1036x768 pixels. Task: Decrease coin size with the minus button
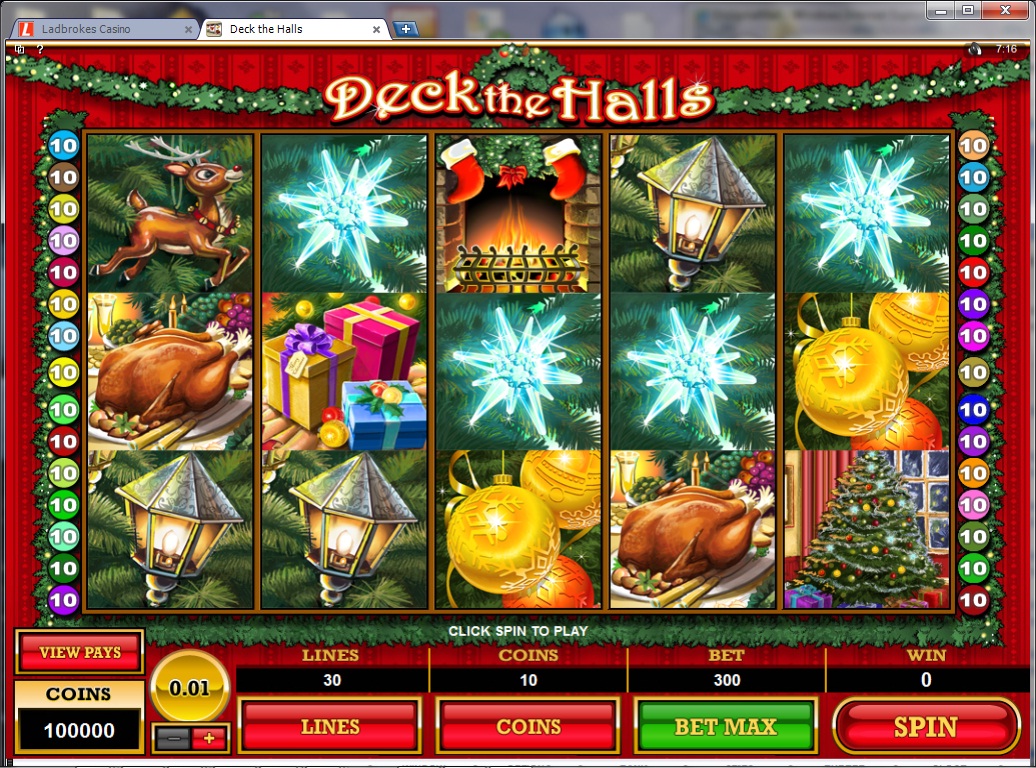point(172,738)
